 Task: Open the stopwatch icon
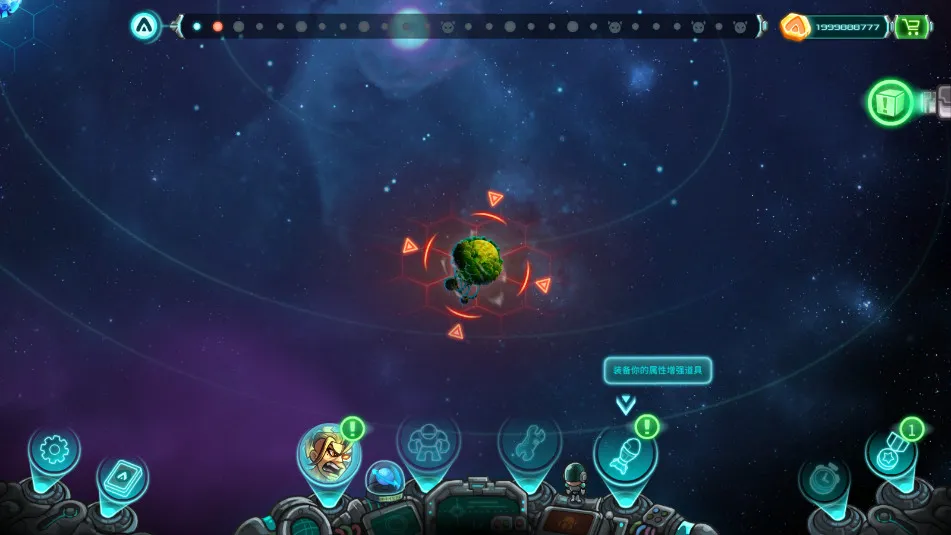click(x=824, y=480)
